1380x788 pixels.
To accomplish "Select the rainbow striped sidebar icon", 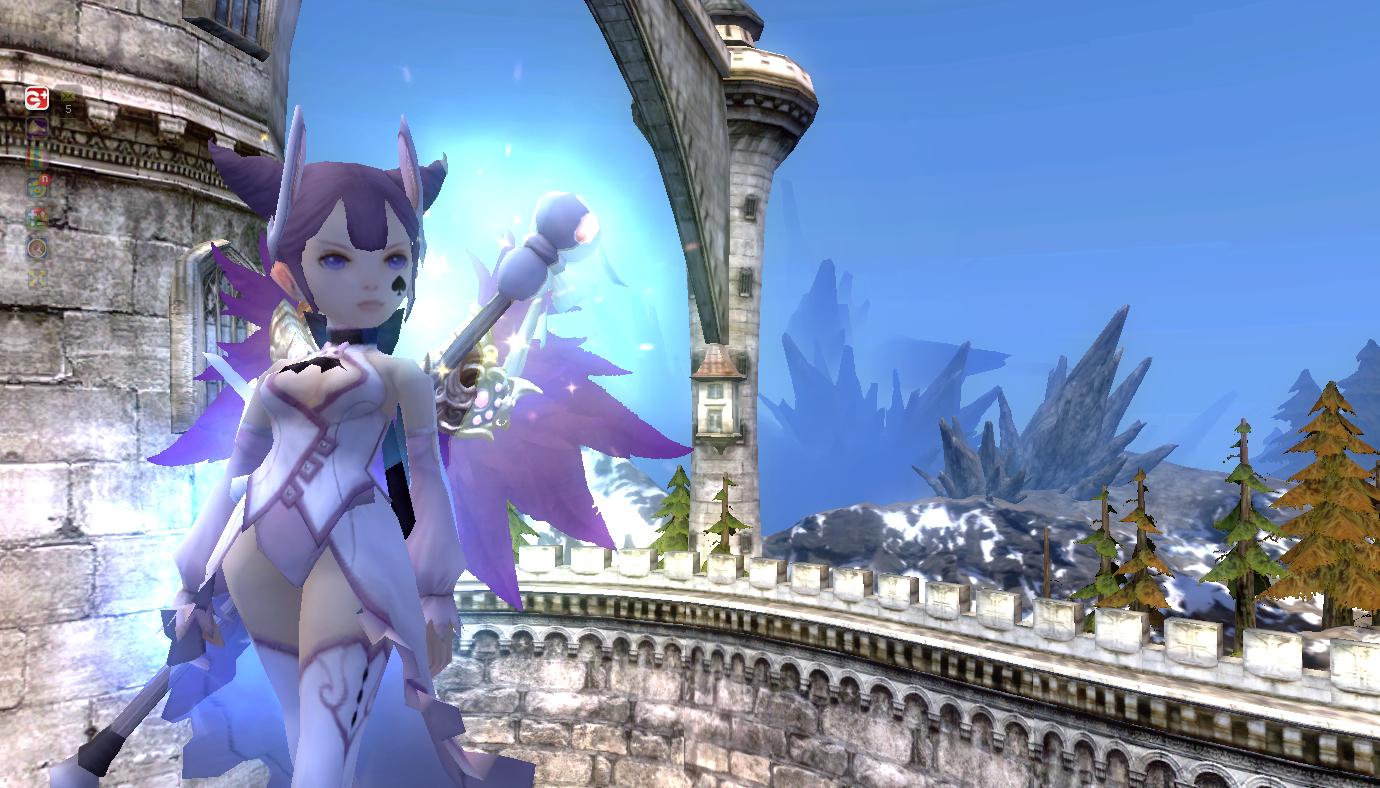I will [37, 157].
